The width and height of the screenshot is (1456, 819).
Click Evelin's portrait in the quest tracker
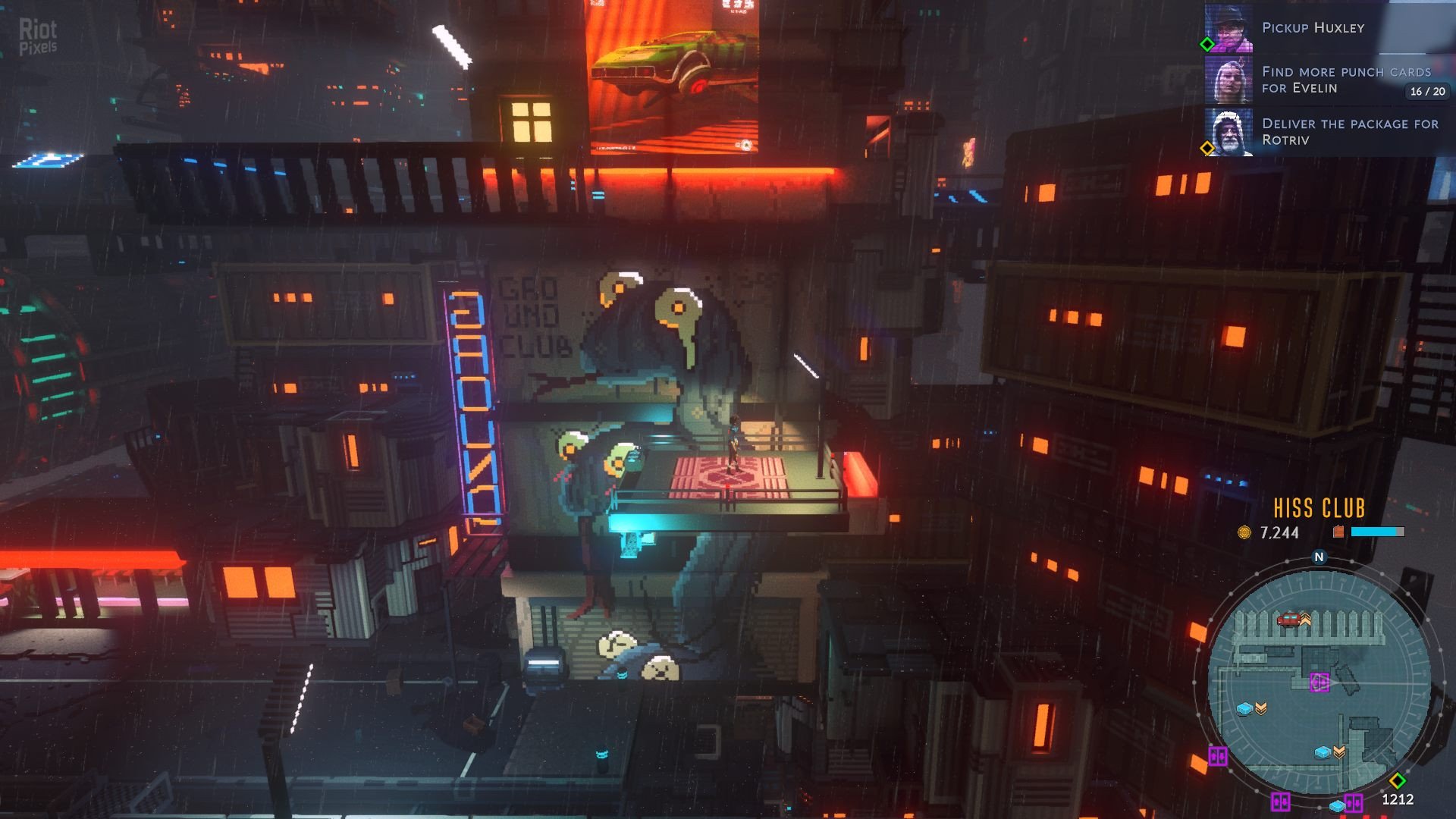pyautogui.click(x=1228, y=80)
